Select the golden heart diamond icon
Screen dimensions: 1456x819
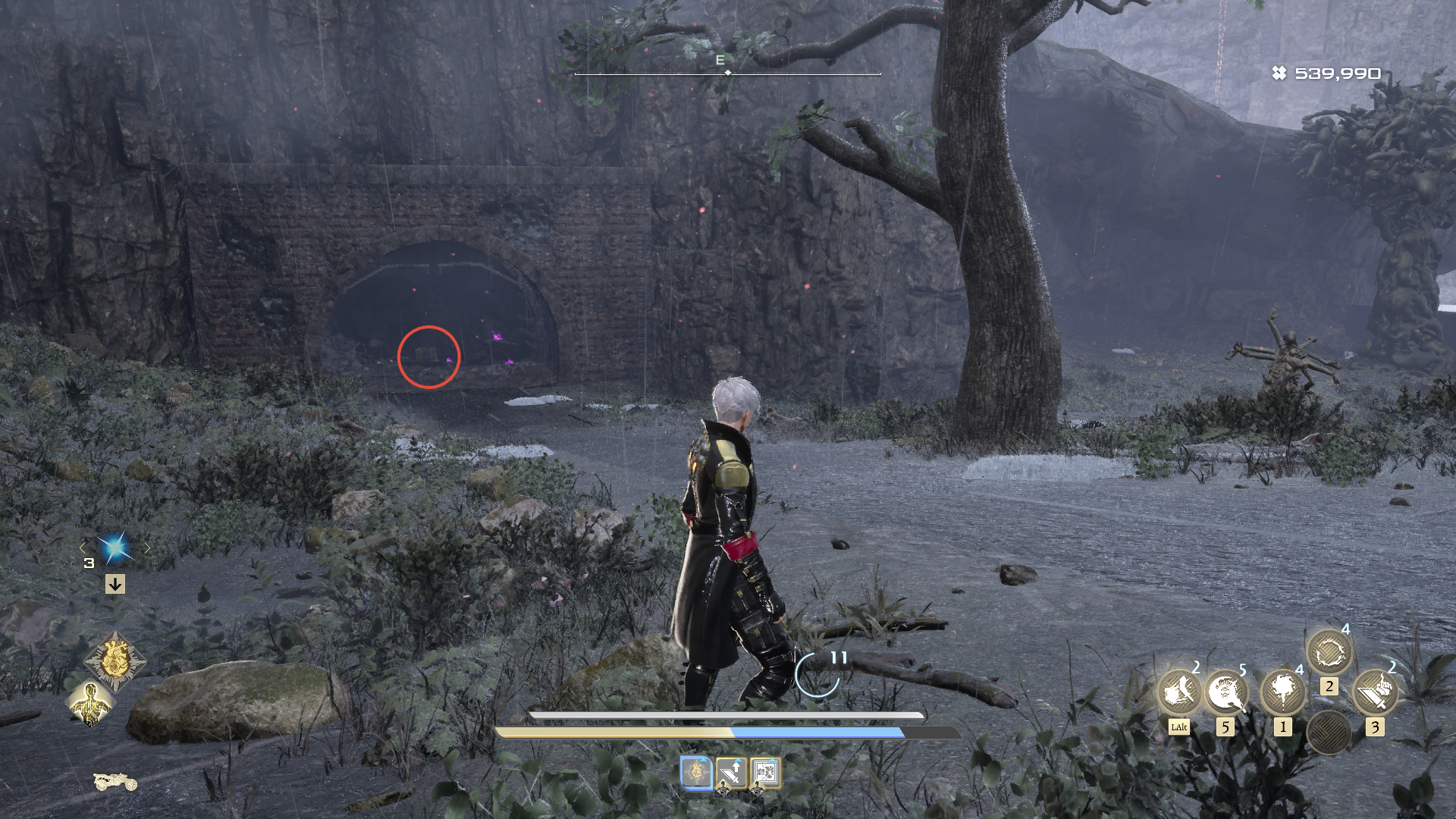[x=115, y=661]
